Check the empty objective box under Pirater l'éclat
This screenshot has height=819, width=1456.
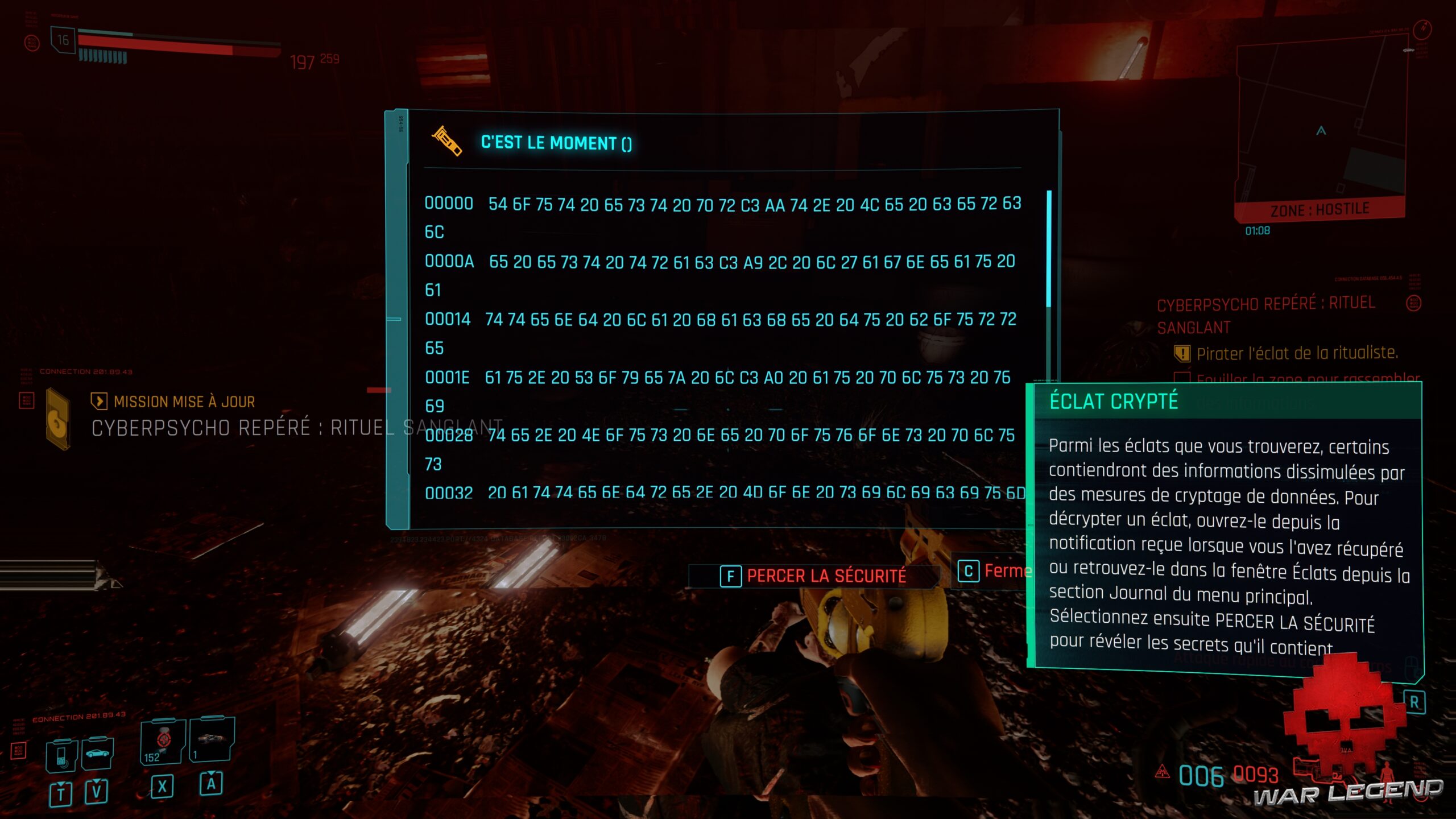[x=1182, y=377]
